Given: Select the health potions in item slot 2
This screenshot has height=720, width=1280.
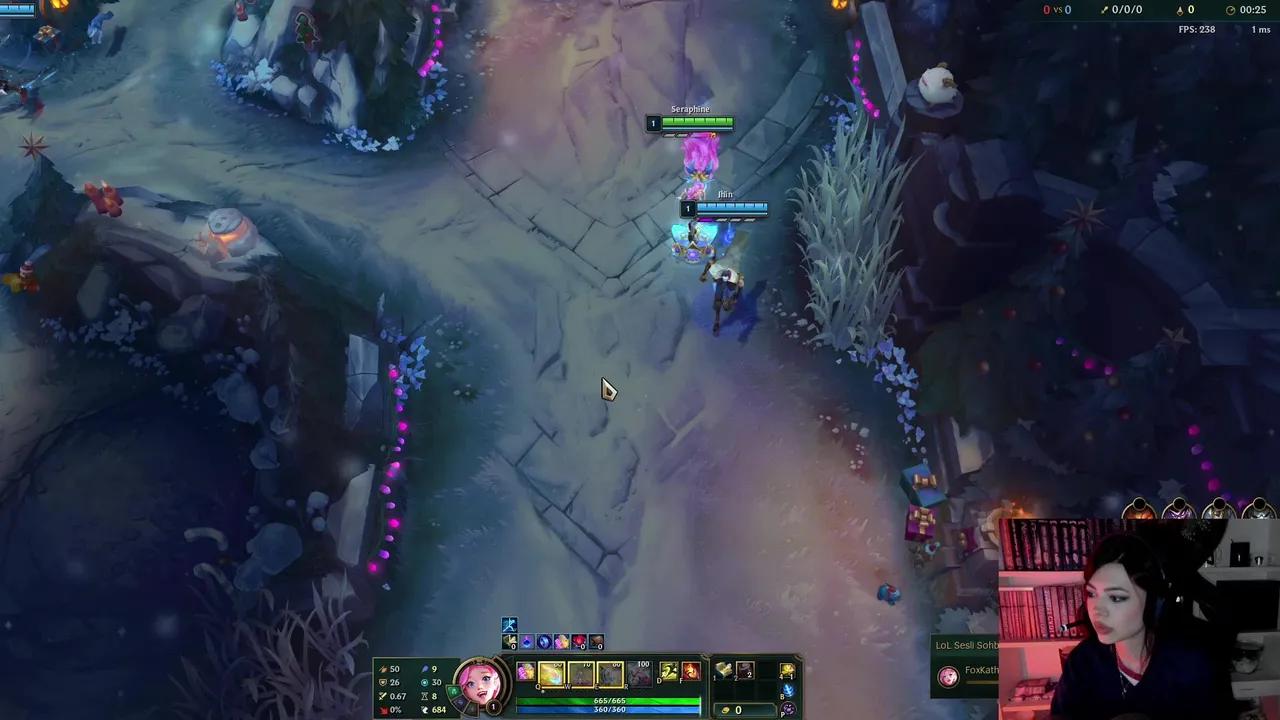Looking at the screenshot, I should point(743,671).
